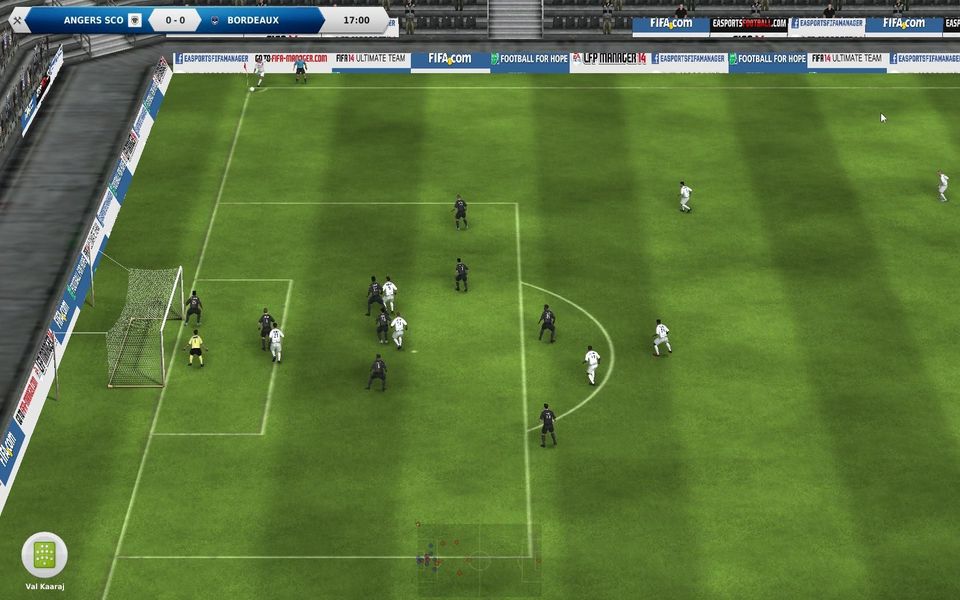Select the Bordeaux team name on scoreboard

click(x=252, y=20)
